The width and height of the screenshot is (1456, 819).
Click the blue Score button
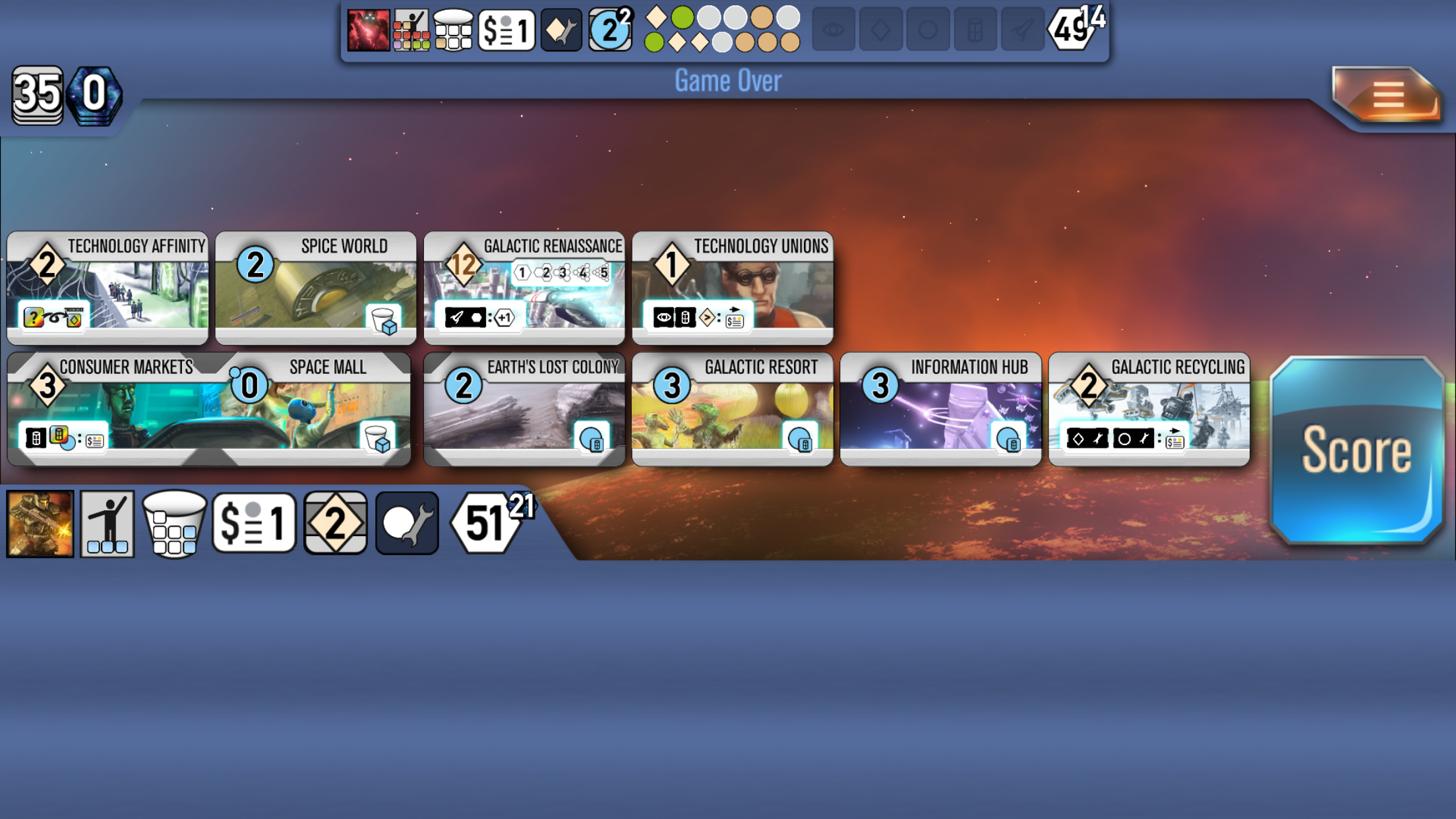click(1356, 451)
